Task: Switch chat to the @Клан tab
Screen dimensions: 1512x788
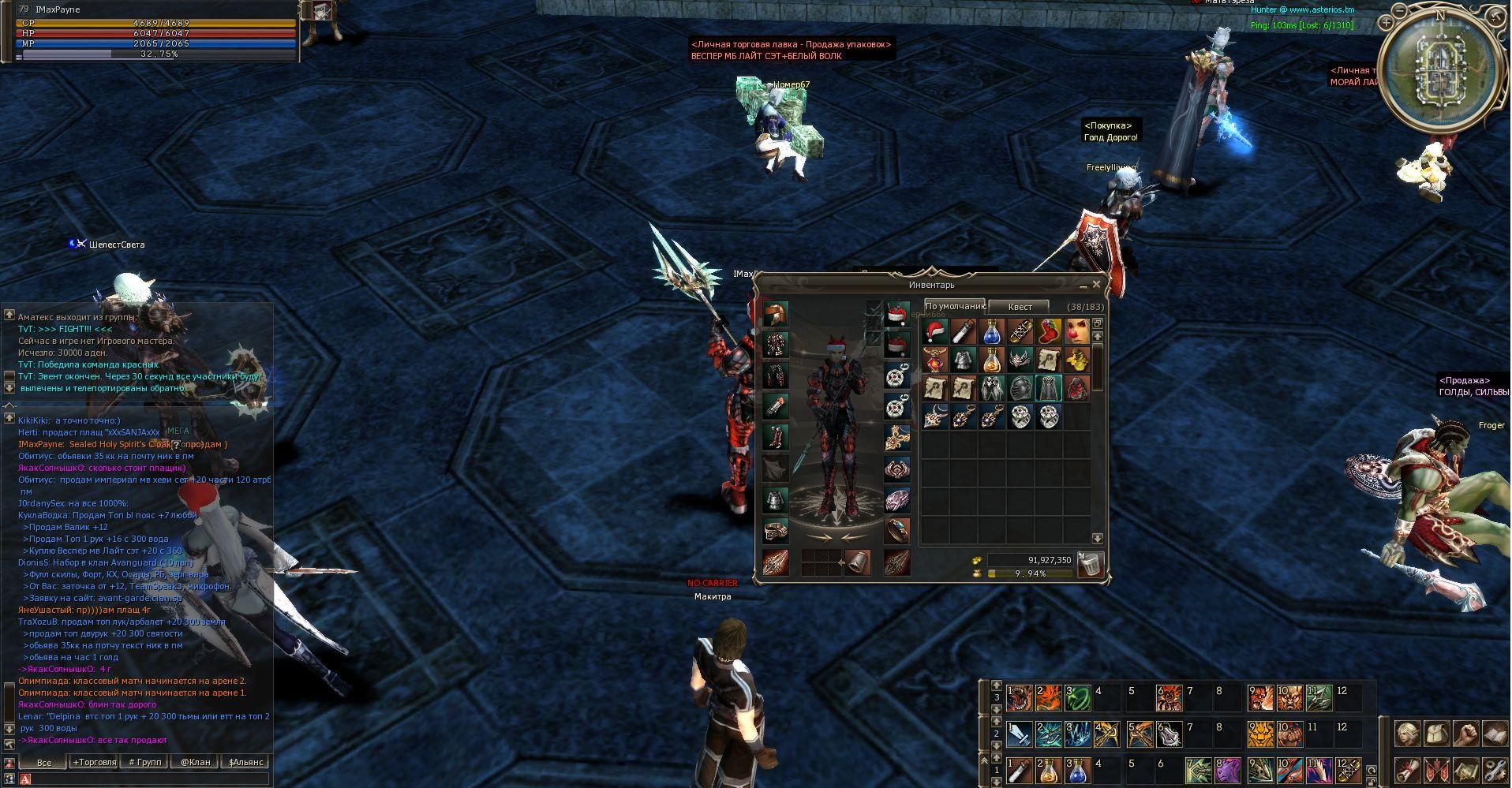Action: coord(195,762)
